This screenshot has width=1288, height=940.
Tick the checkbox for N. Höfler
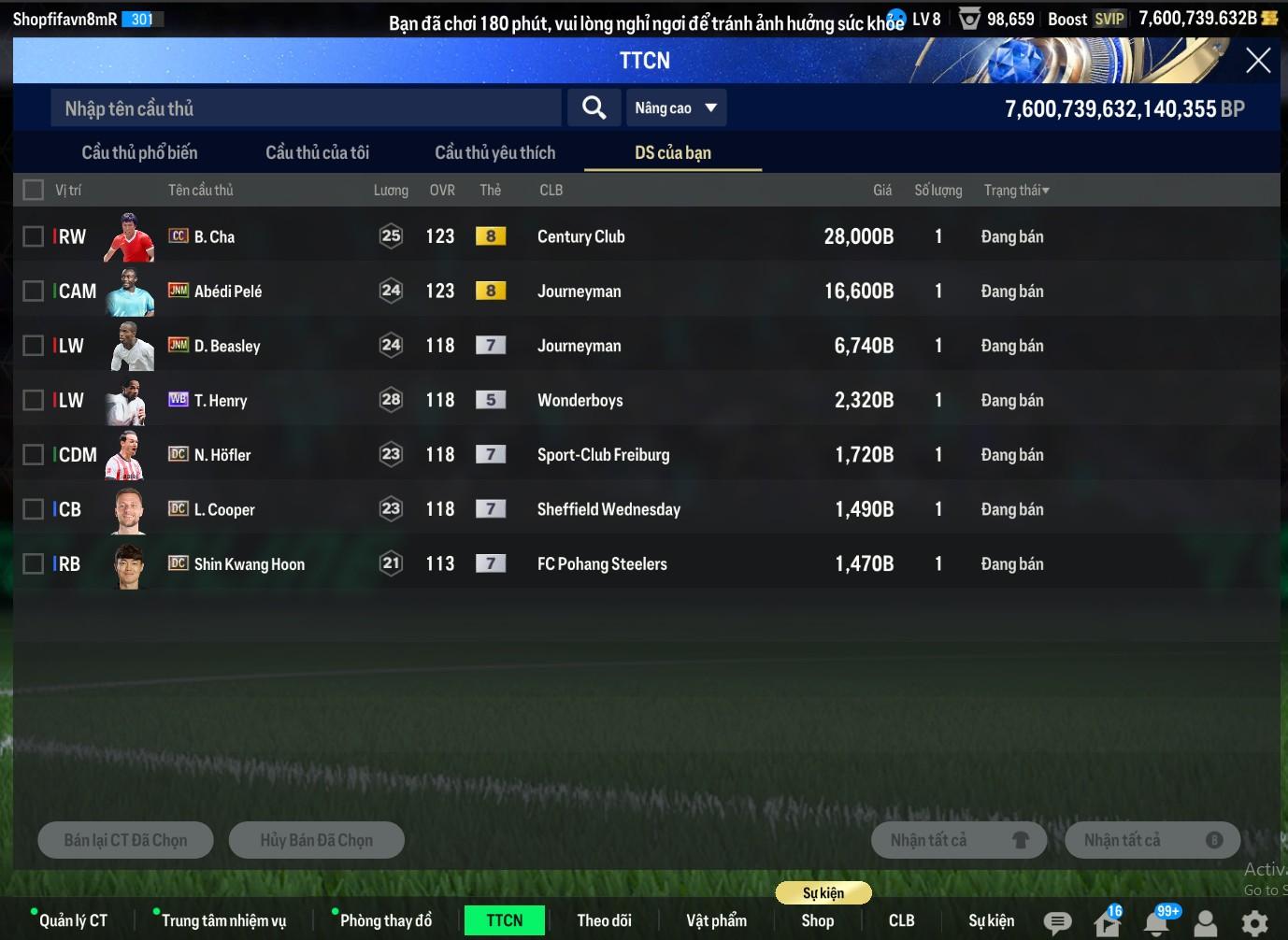[x=34, y=455]
